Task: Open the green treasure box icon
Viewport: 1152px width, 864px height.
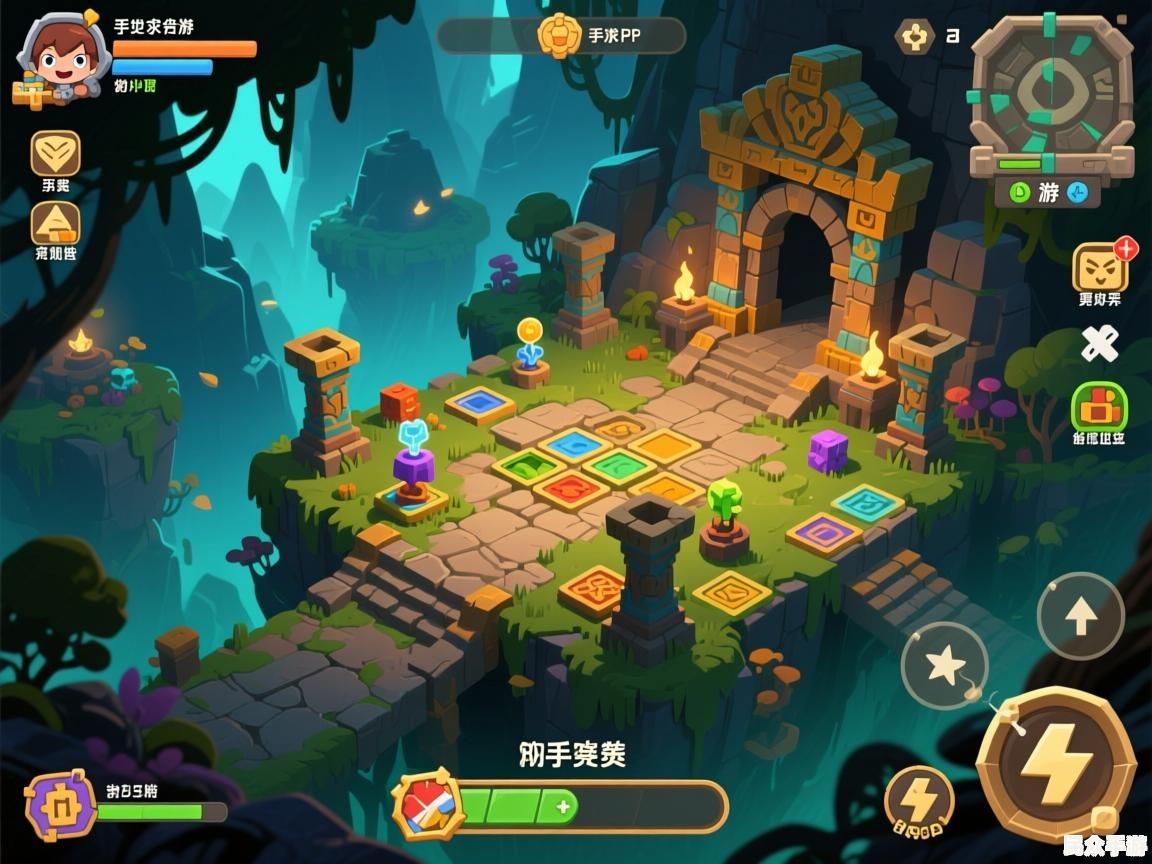Action: 1099,406
